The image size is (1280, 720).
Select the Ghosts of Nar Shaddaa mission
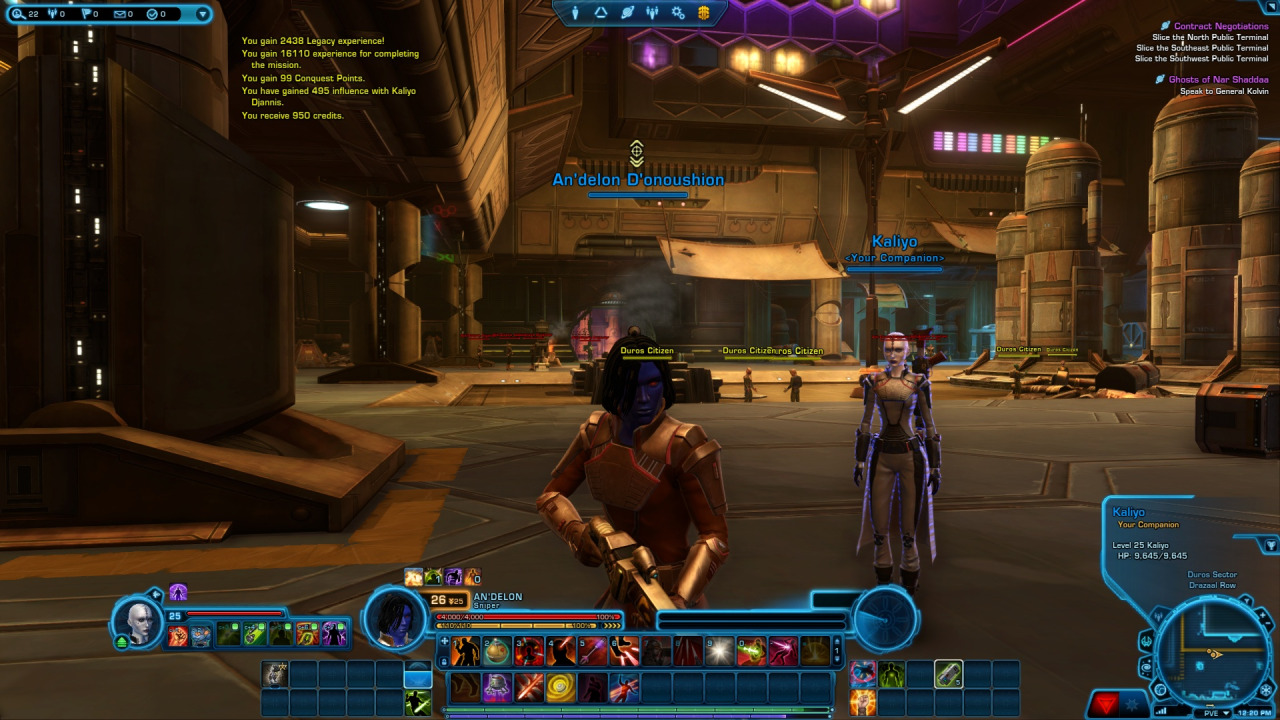[1218, 79]
